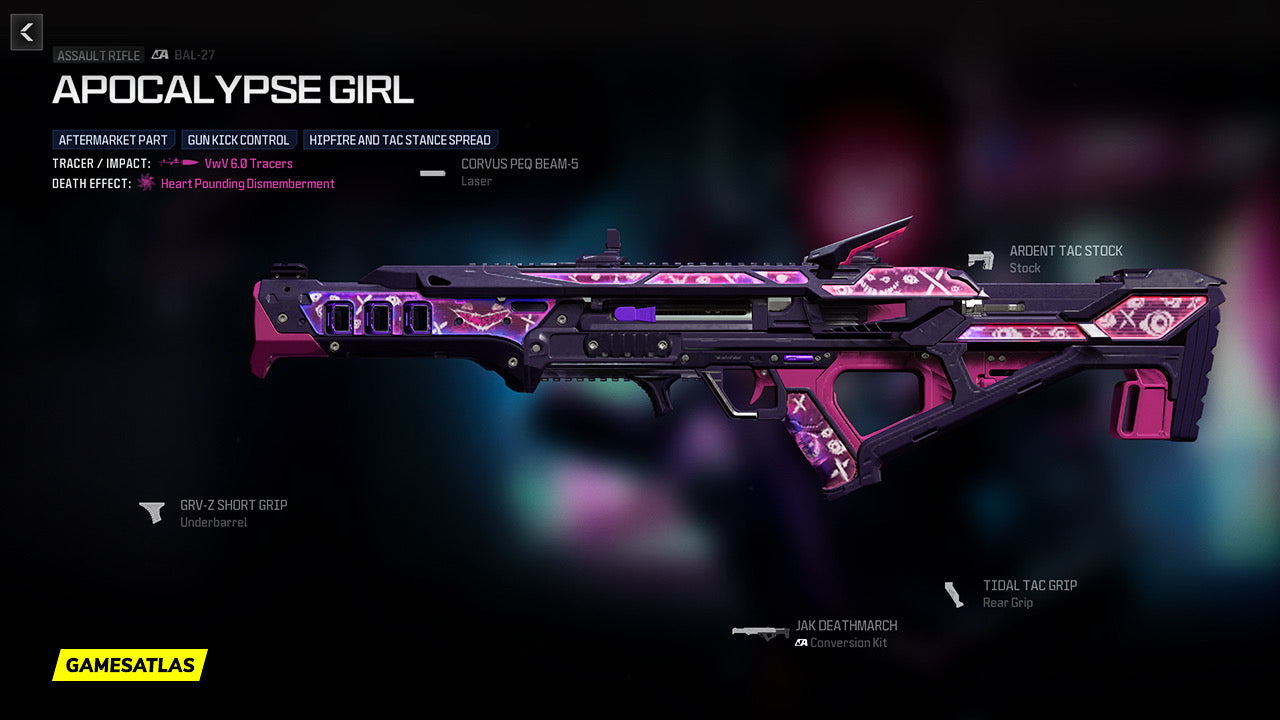Go back using the top-left arrow button
This screenshot has width=1280, height=720.
[x=27, y=32]
